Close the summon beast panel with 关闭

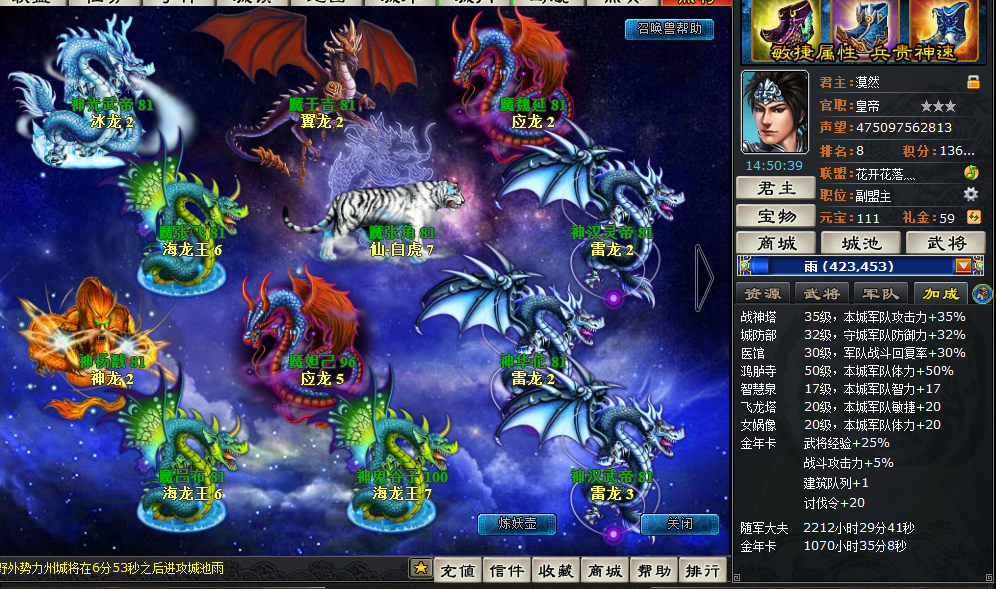(680, 523)
